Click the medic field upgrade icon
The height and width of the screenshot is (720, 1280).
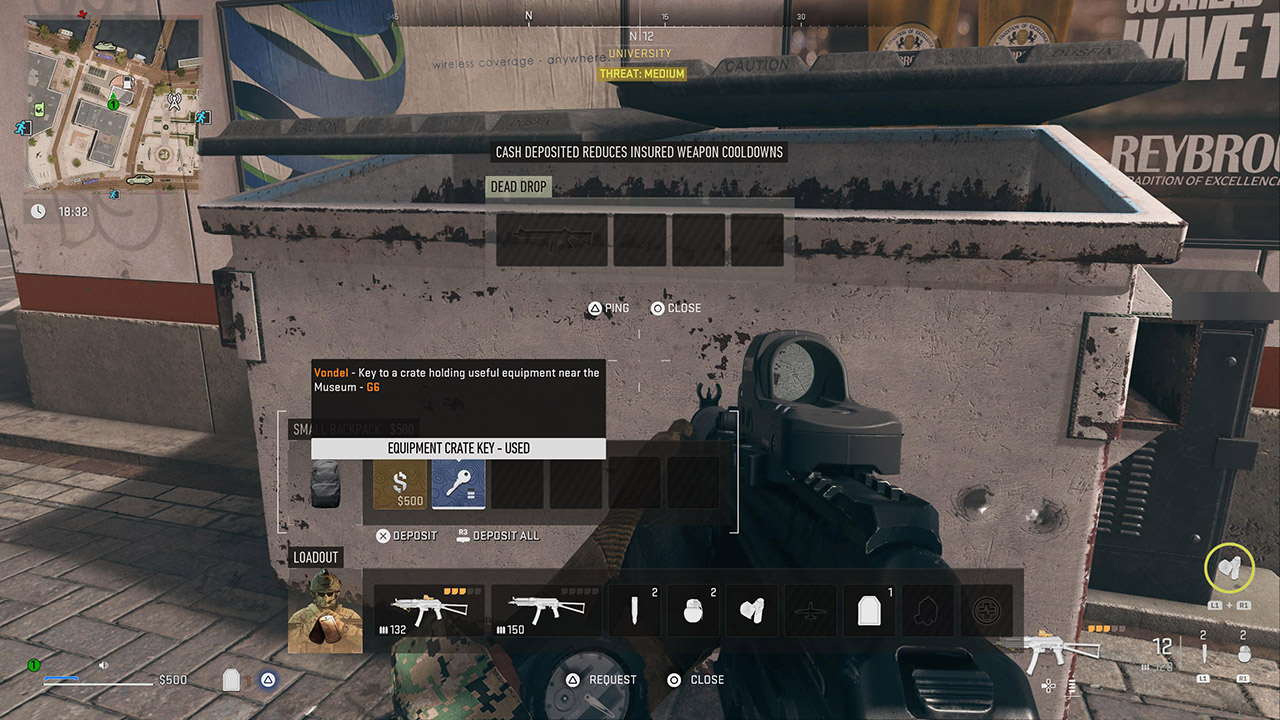[984, 610]
